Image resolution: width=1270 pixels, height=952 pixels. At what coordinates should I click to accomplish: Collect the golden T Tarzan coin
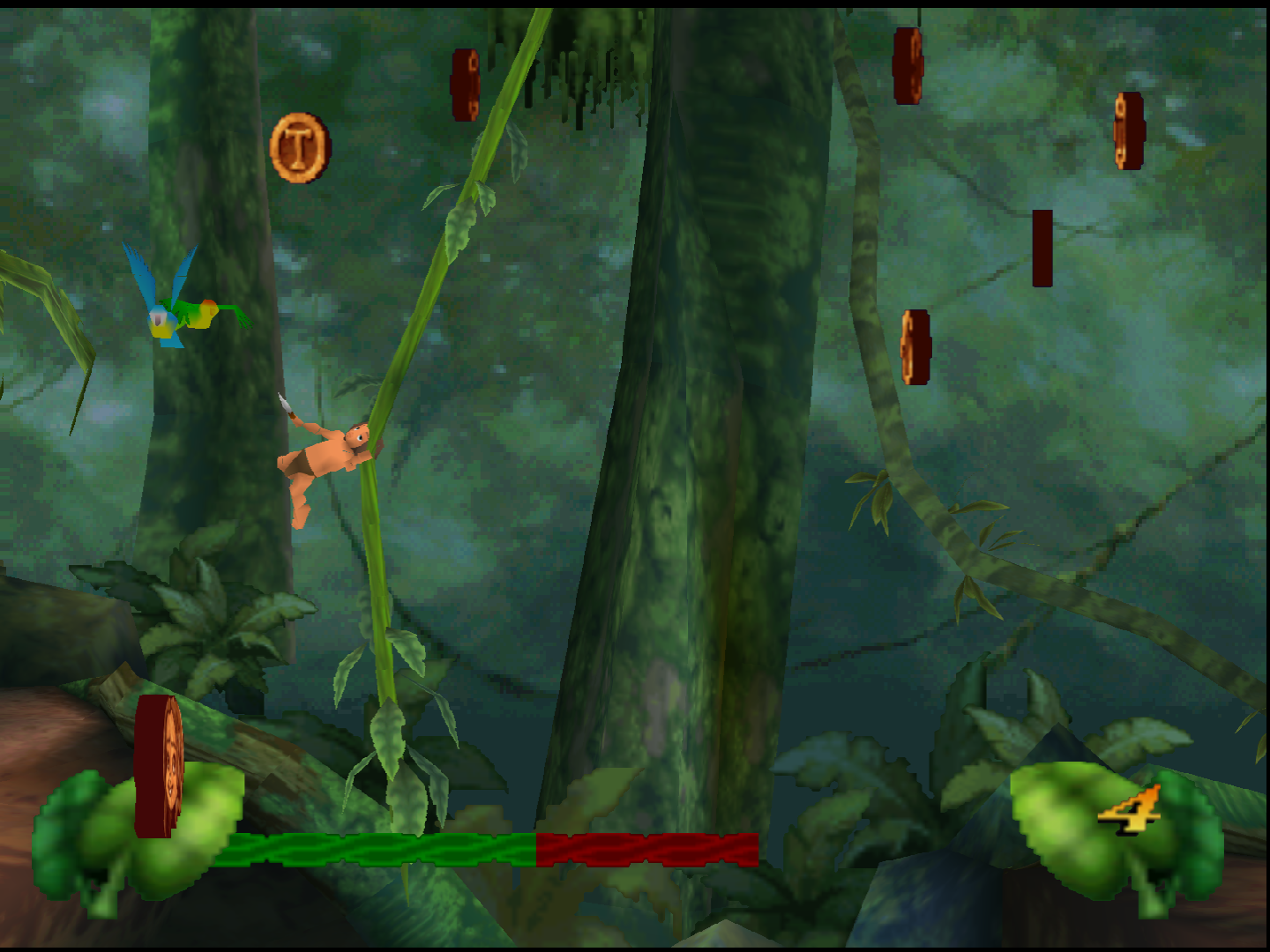pyautogui.click(x=300, y=149)
